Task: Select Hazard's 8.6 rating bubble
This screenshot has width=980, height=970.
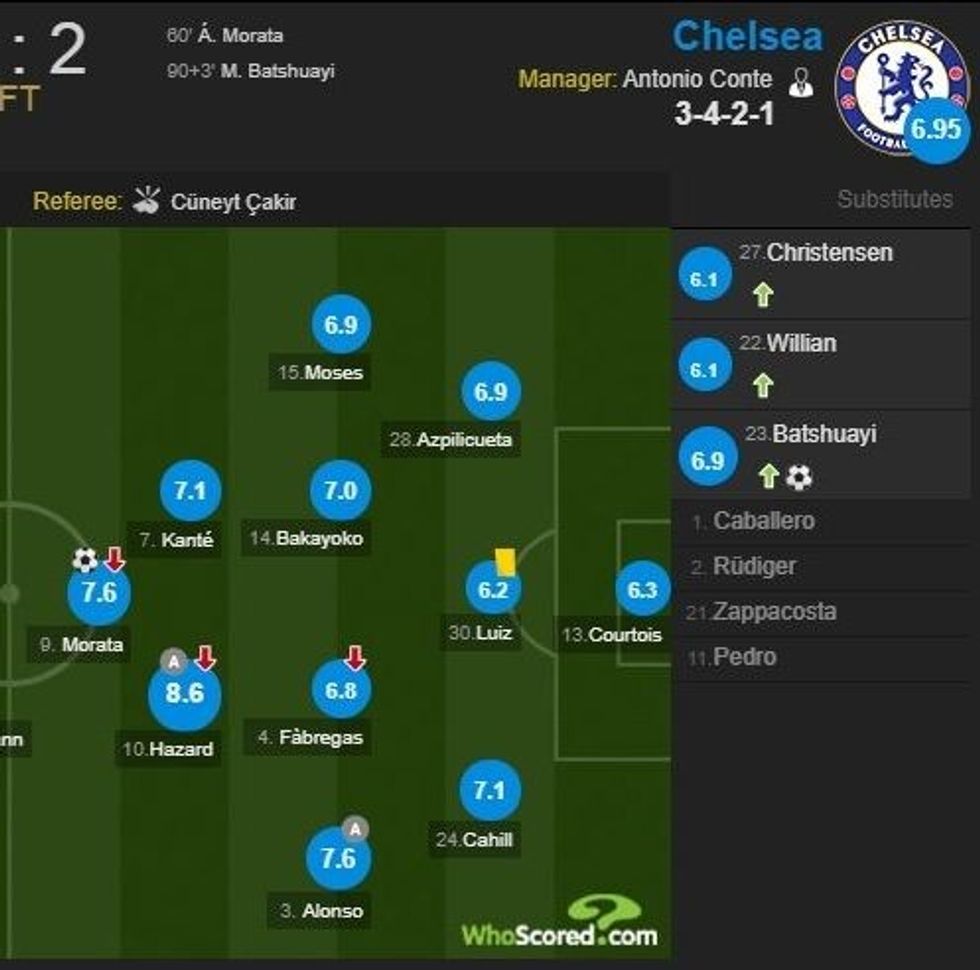Action: (x=184, y=692)
